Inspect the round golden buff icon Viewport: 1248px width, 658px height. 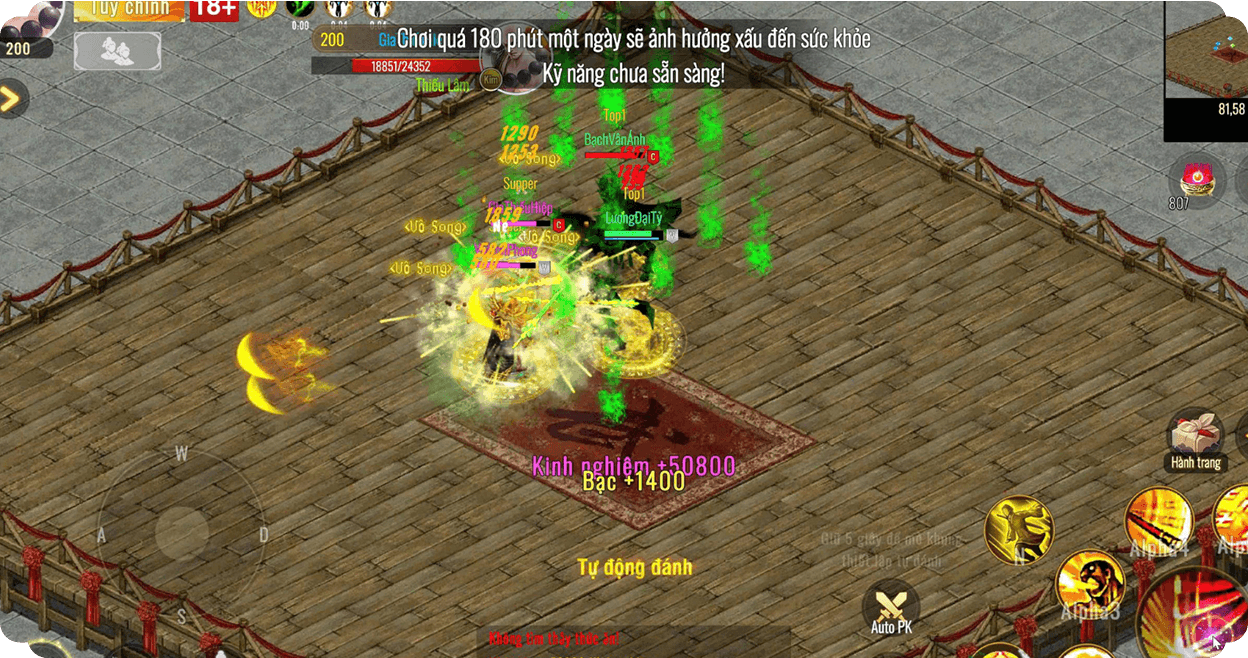click(262, 9)
